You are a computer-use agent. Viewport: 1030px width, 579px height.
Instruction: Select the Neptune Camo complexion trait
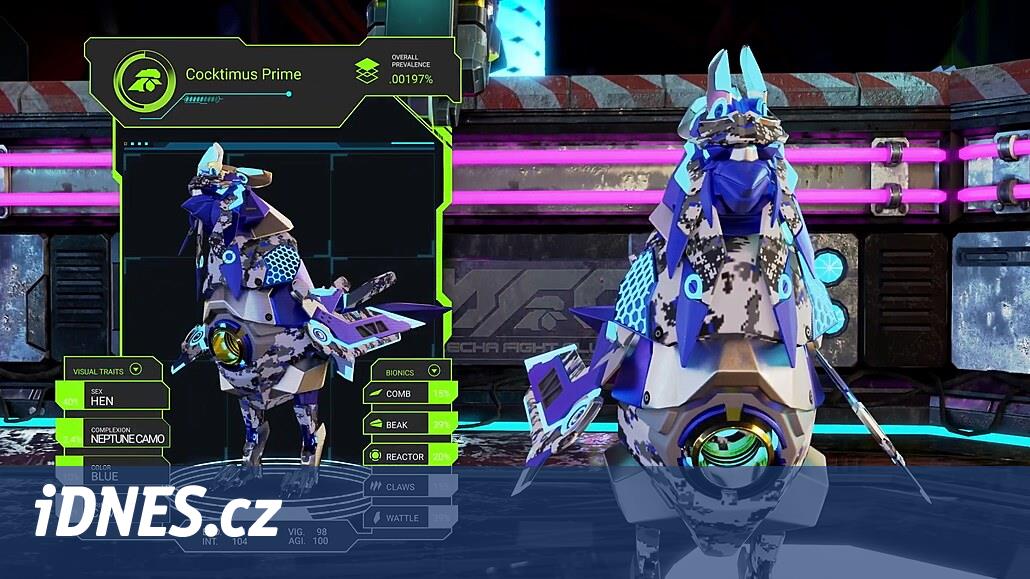(114, 434)
